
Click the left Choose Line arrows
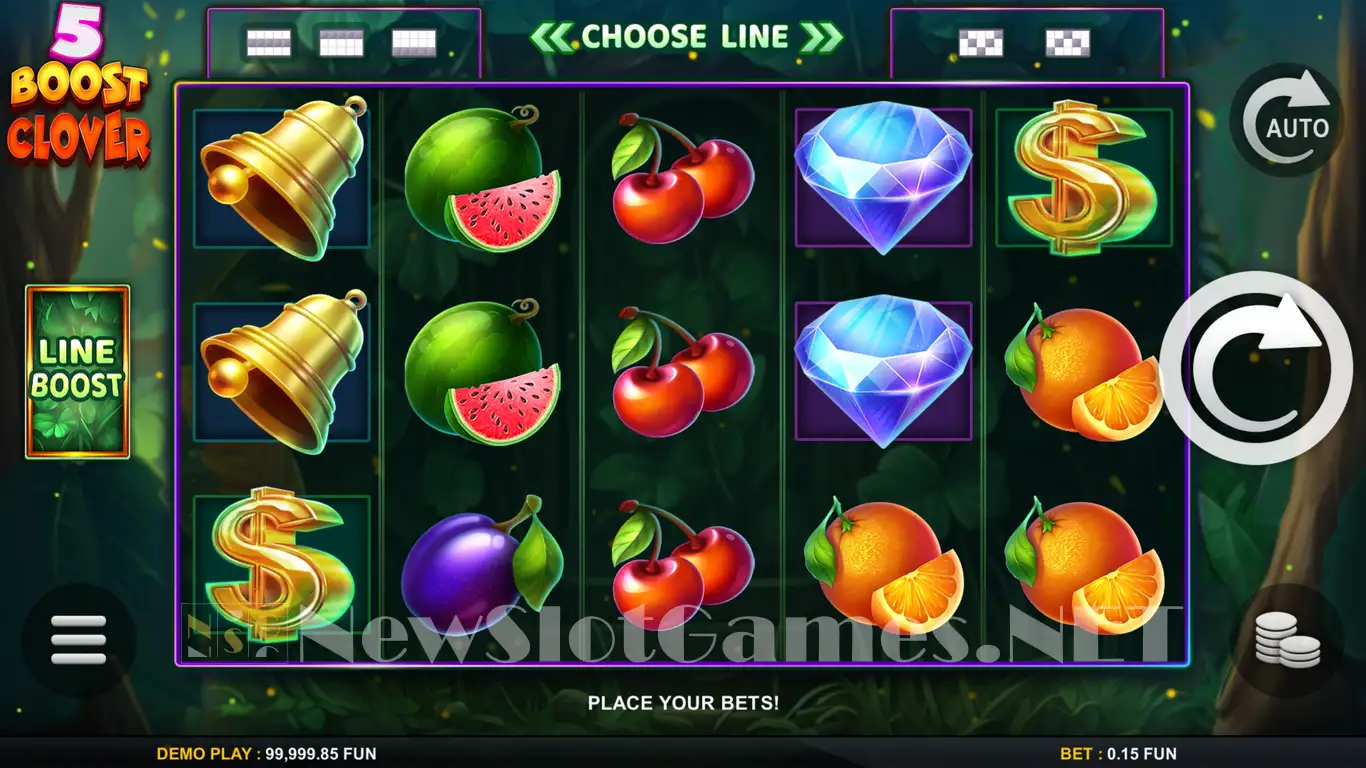click(549, 37)
